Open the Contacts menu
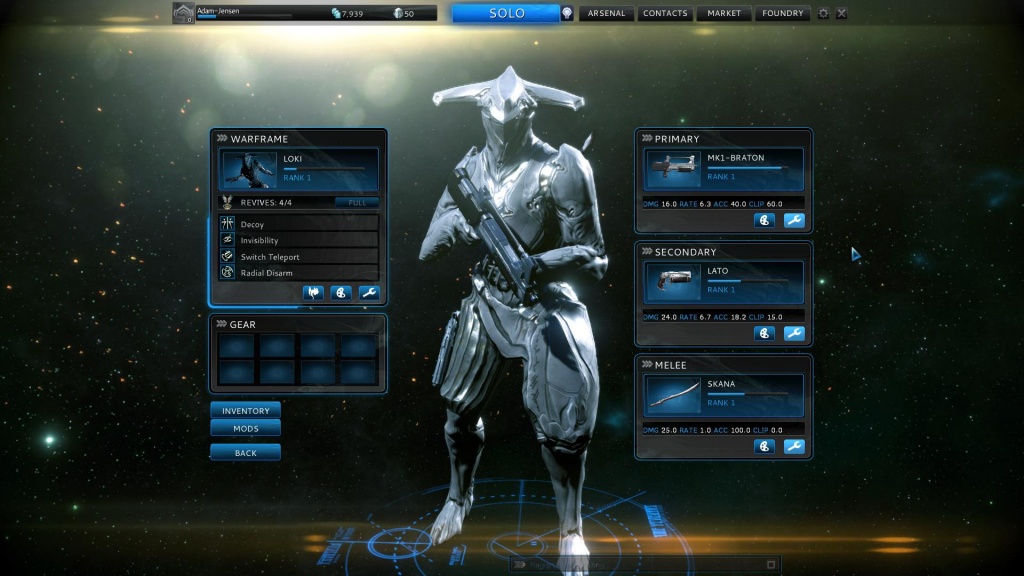The width and height of the screenshot is (1024, 576). coord(665,13)
